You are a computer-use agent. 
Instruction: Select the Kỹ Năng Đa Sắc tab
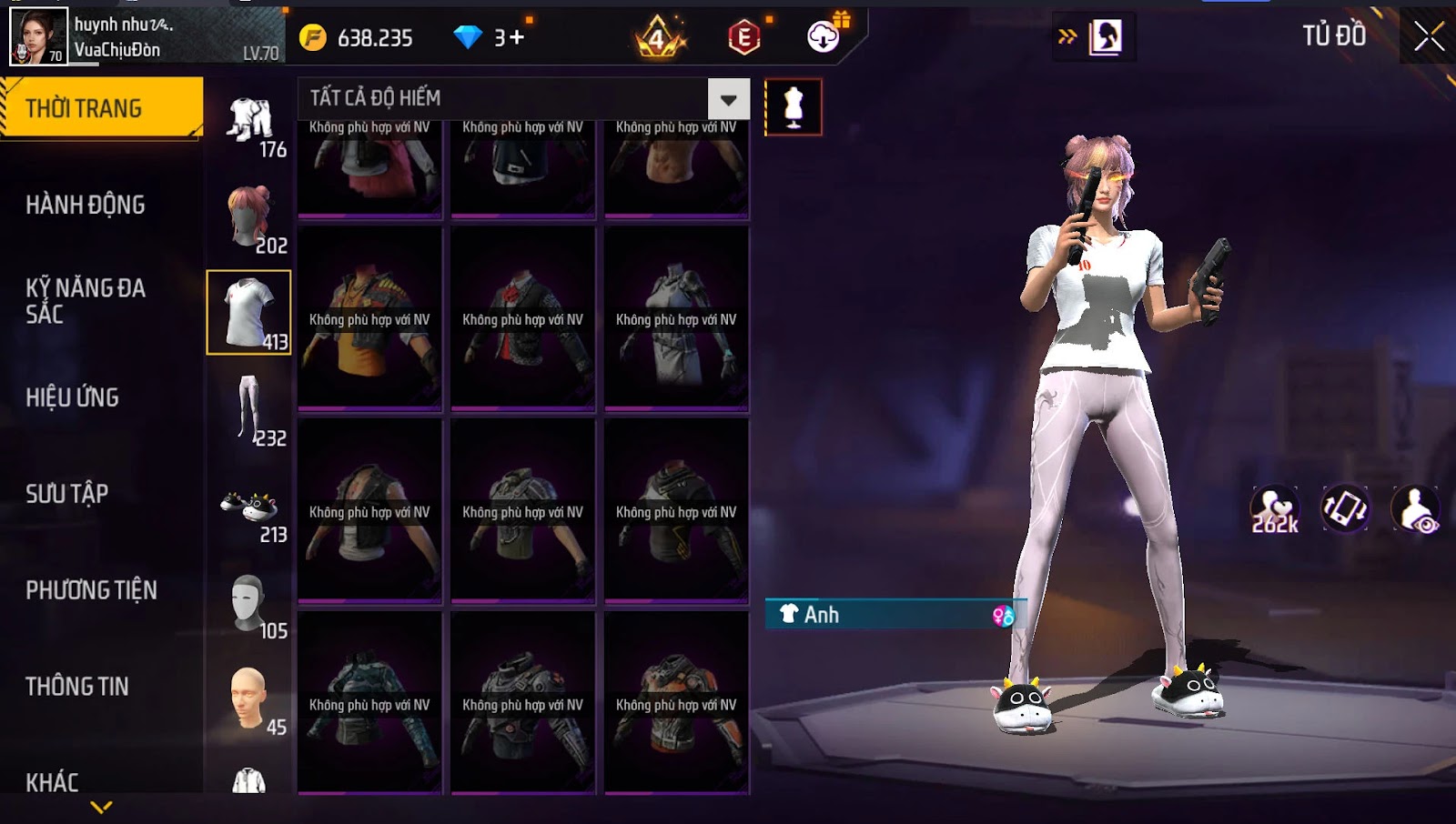pyautogui.click(x=86, y=301)
